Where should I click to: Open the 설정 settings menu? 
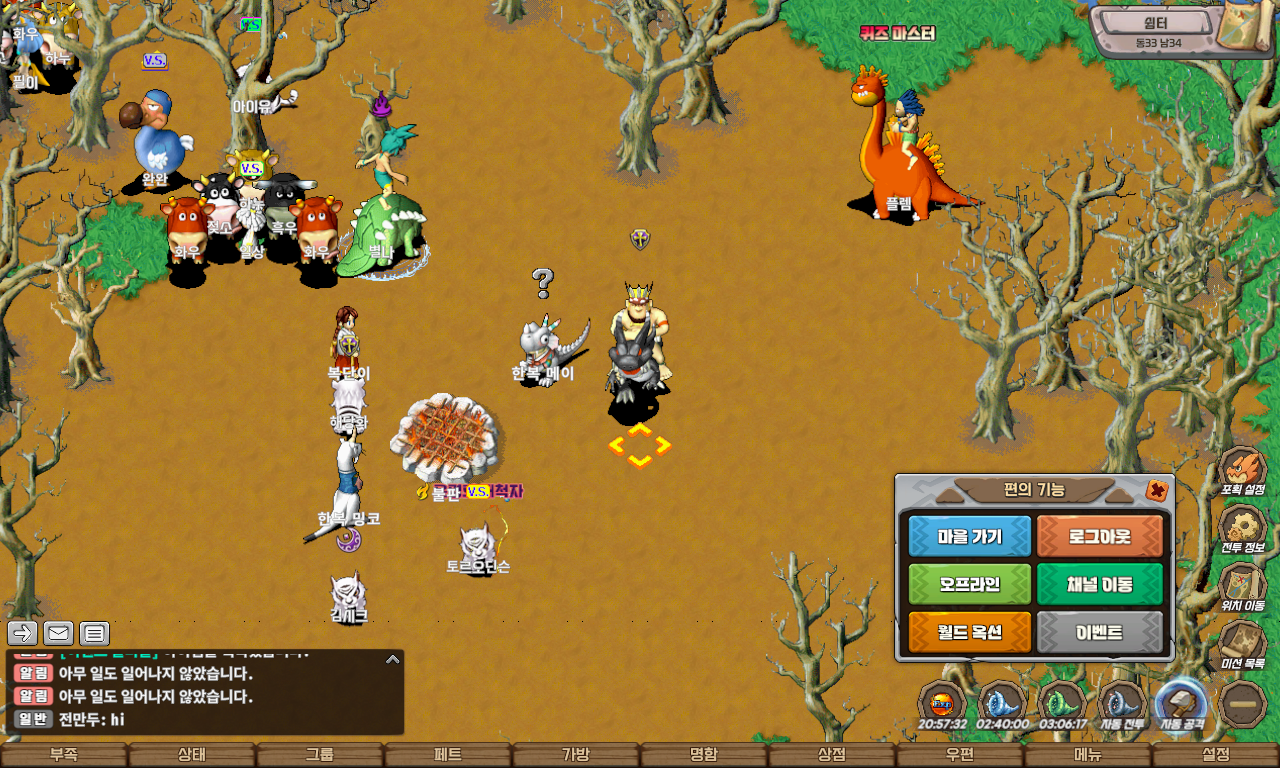1216,755
